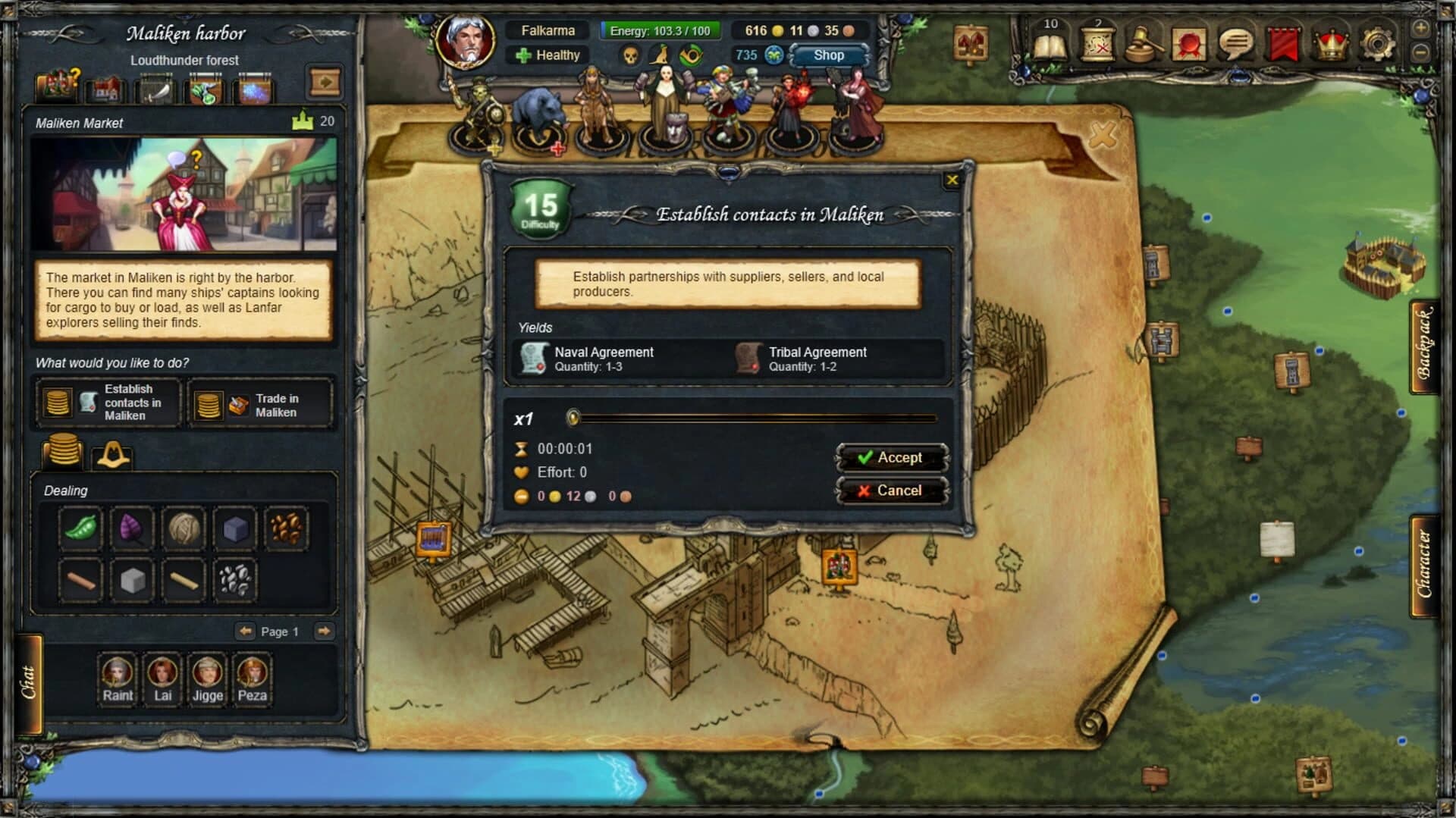Open the settings gear icon
The width and height of the screenshot is (1456, 818).
coord(1378,44)
